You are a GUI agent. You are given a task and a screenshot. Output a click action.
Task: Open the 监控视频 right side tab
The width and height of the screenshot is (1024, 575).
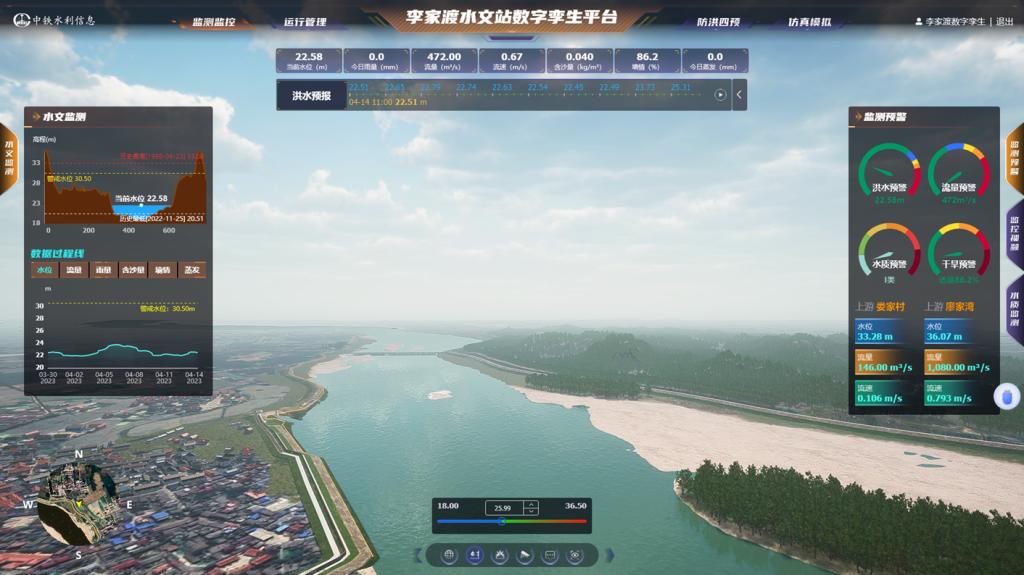click(x=1014, y=234)
